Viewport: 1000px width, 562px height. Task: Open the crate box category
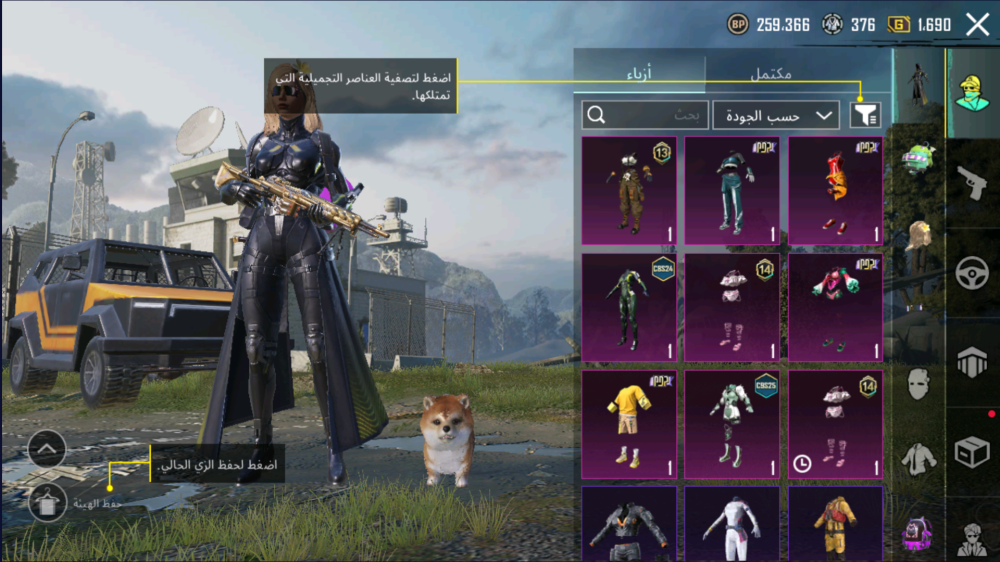click(971, 453)
